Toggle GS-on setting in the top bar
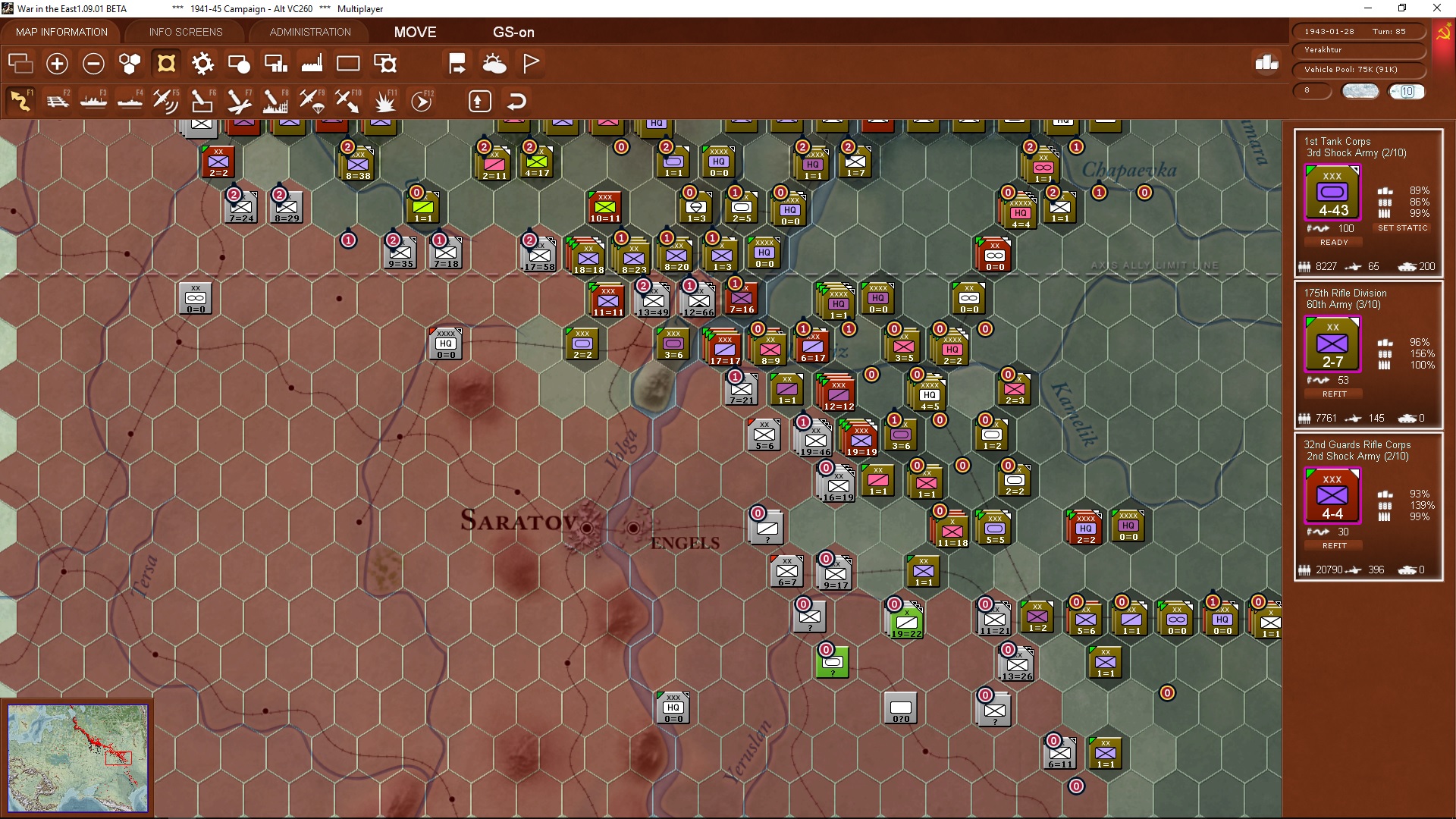Viewport: 1456px width, 819px height. tap(514, 33)
